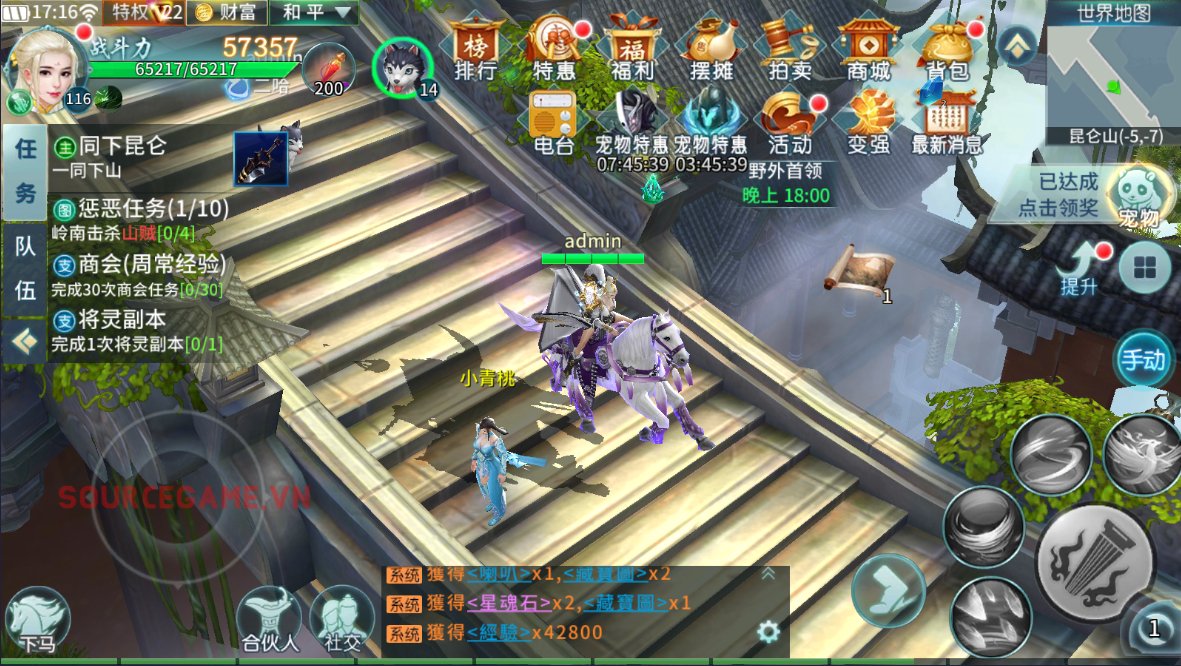
Task: Open the 活动 events menu
Action: pyautogui.click(x=790, y=124)
